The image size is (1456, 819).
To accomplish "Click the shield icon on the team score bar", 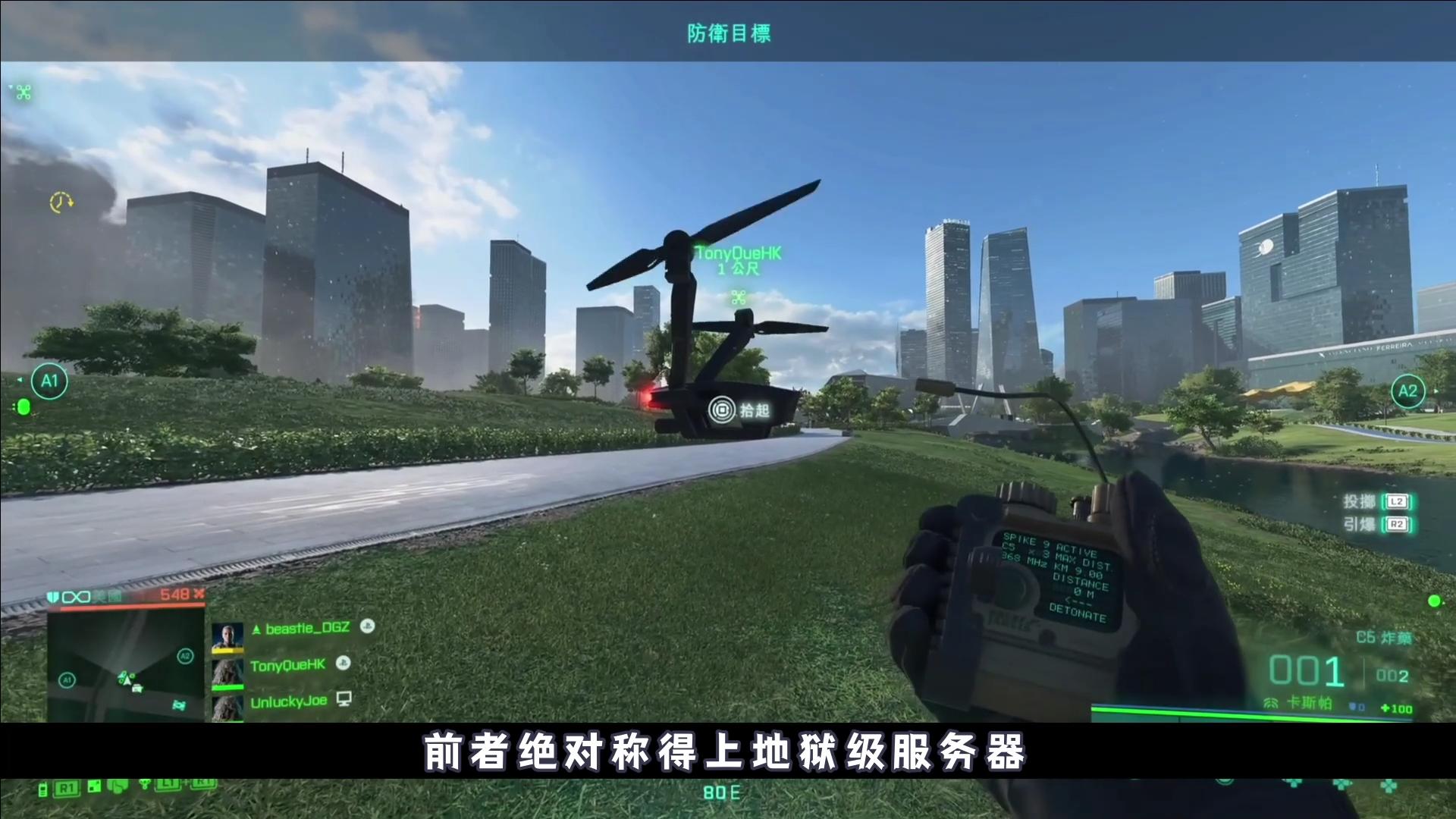I will (x=53, y=597).
